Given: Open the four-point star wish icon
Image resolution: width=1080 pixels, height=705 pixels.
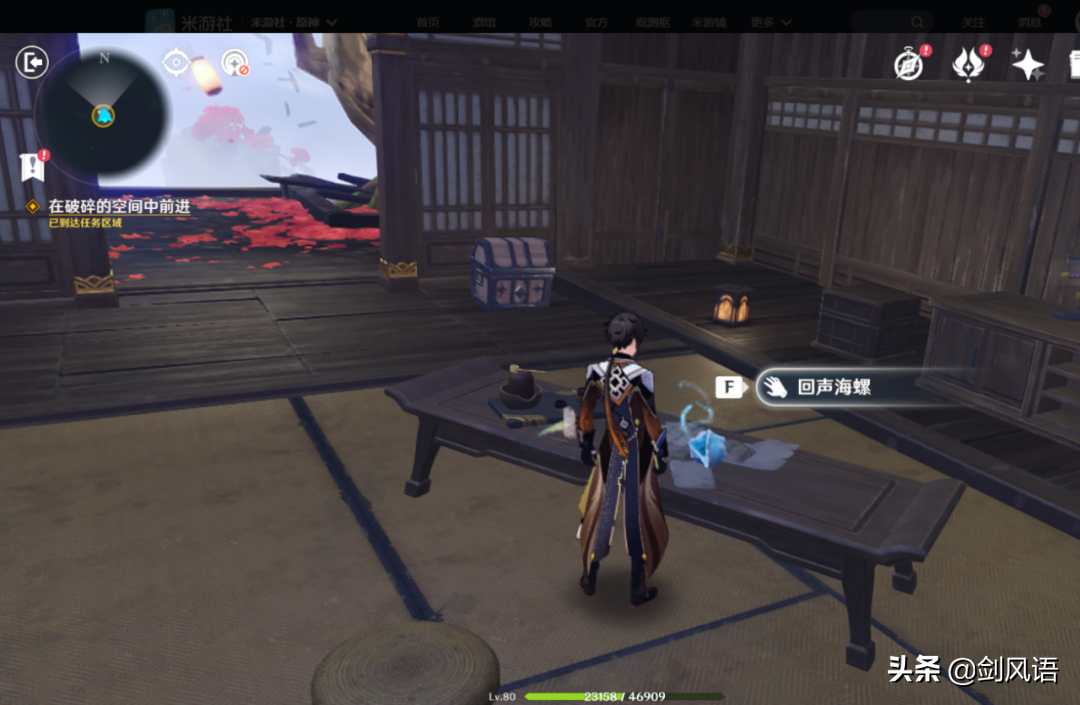Looking at the screenshot, I should point(1027,65).
